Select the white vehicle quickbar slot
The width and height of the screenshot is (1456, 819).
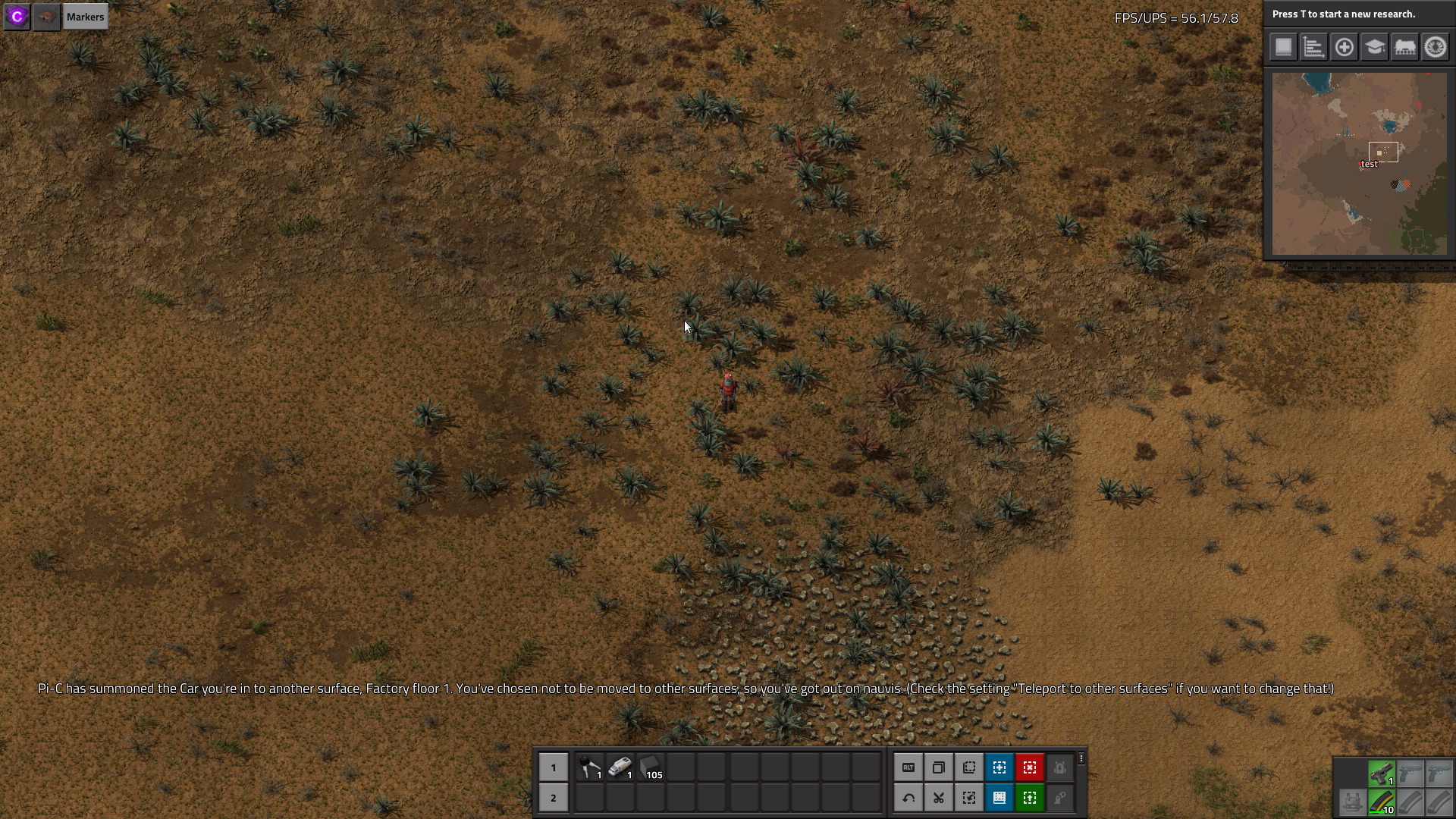click(x=620, y=767)
